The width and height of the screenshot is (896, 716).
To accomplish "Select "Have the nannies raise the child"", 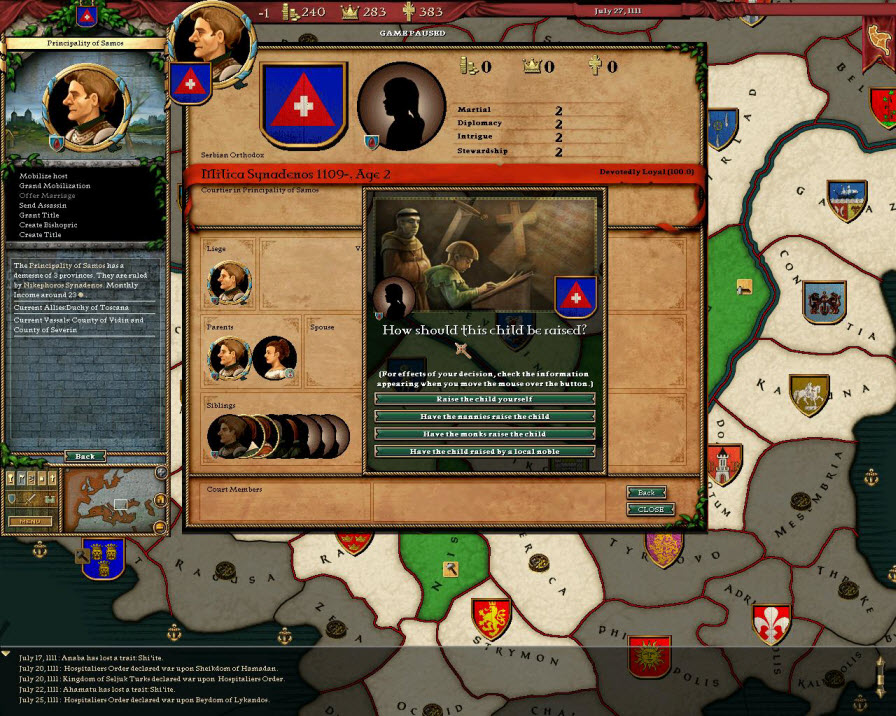I will click(x=485, y=416).
